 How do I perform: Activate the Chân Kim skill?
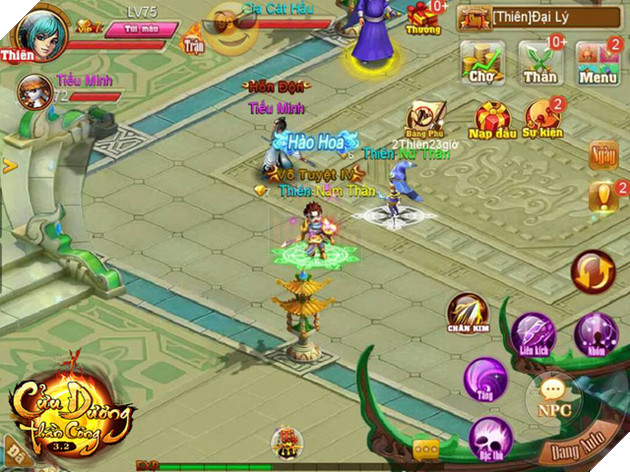[467, 313]
